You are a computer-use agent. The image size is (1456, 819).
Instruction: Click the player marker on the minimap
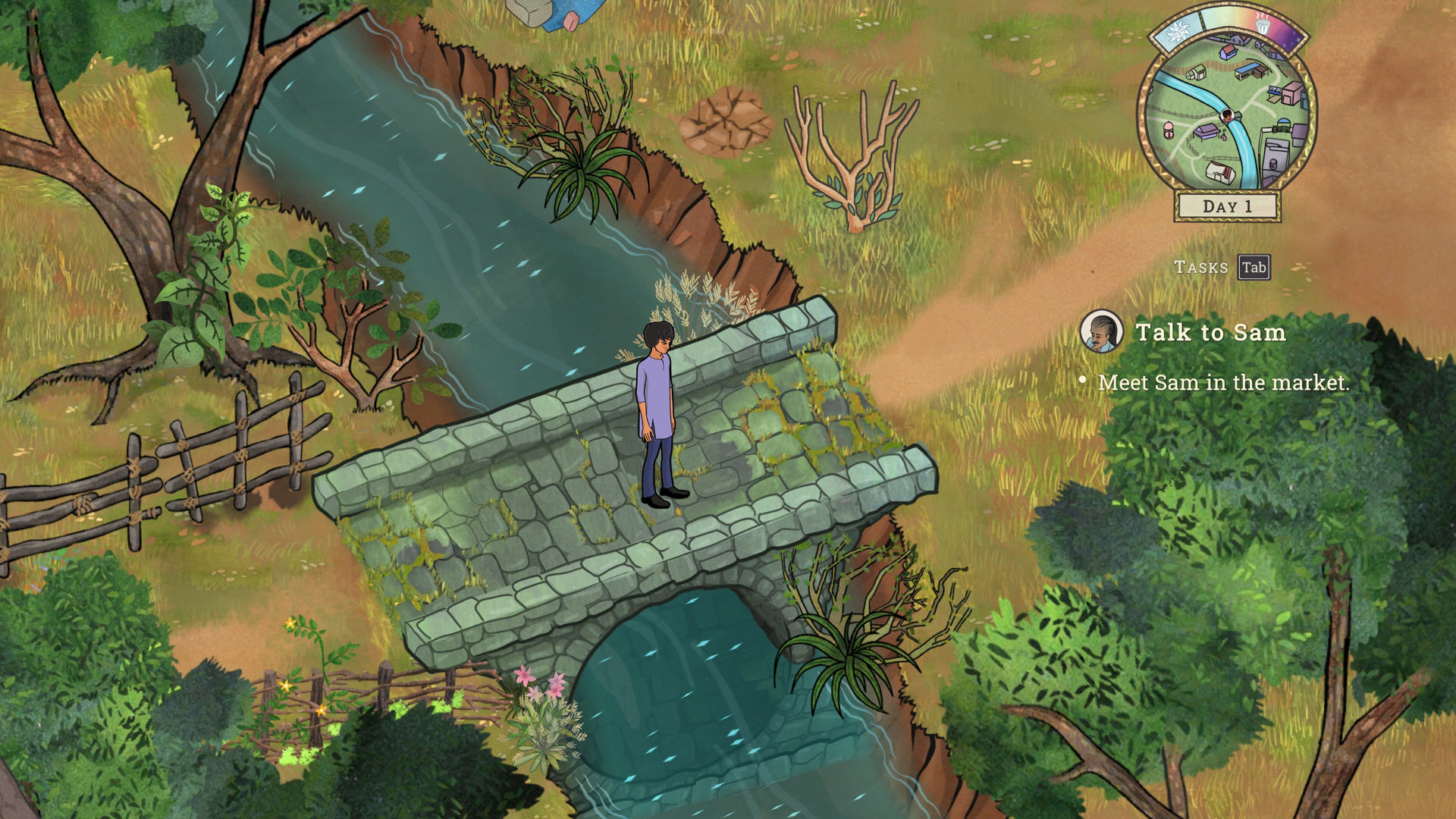pos(1227,115)
